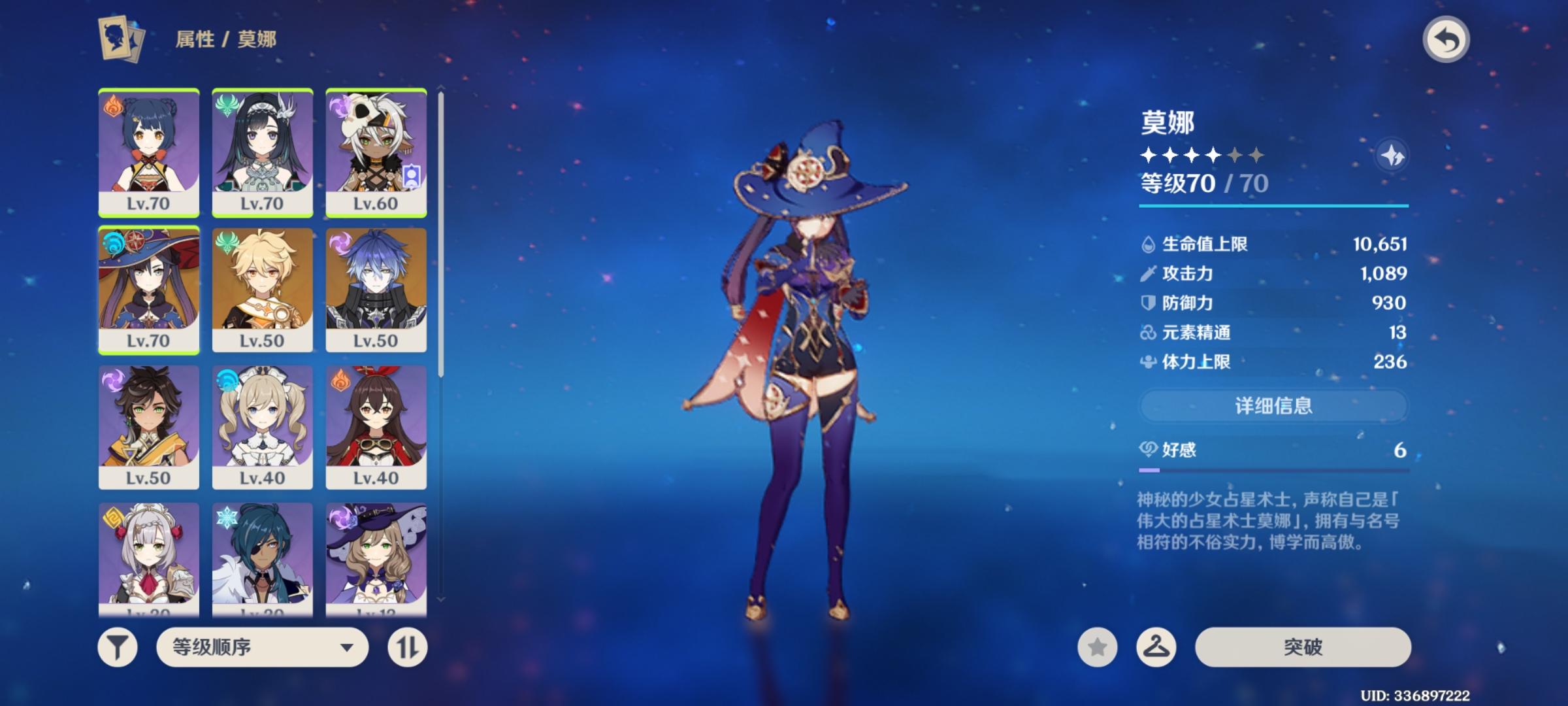Click the character profile card icon top left

(118, 39)
